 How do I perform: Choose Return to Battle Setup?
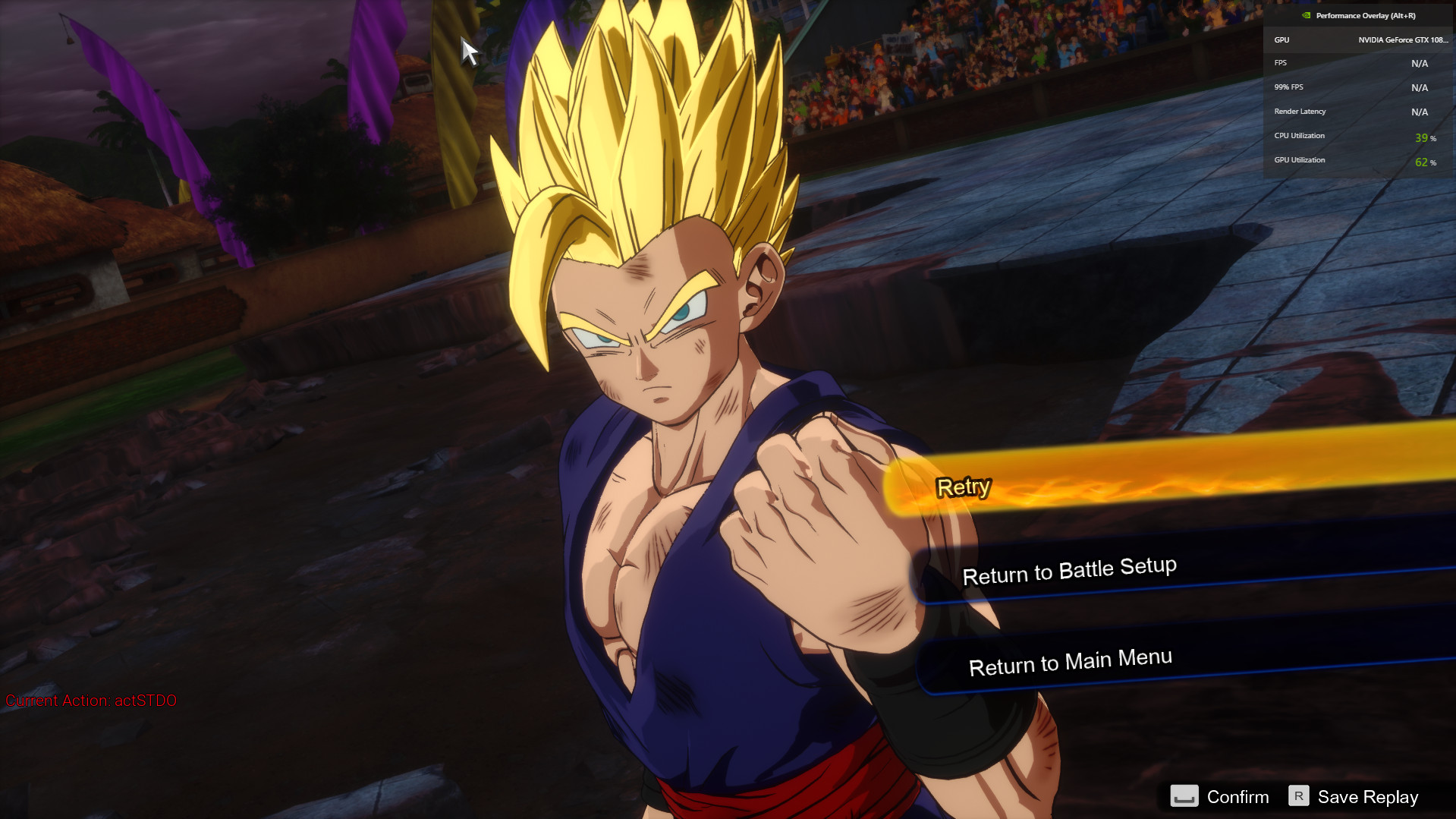(x=1069, y=571)
